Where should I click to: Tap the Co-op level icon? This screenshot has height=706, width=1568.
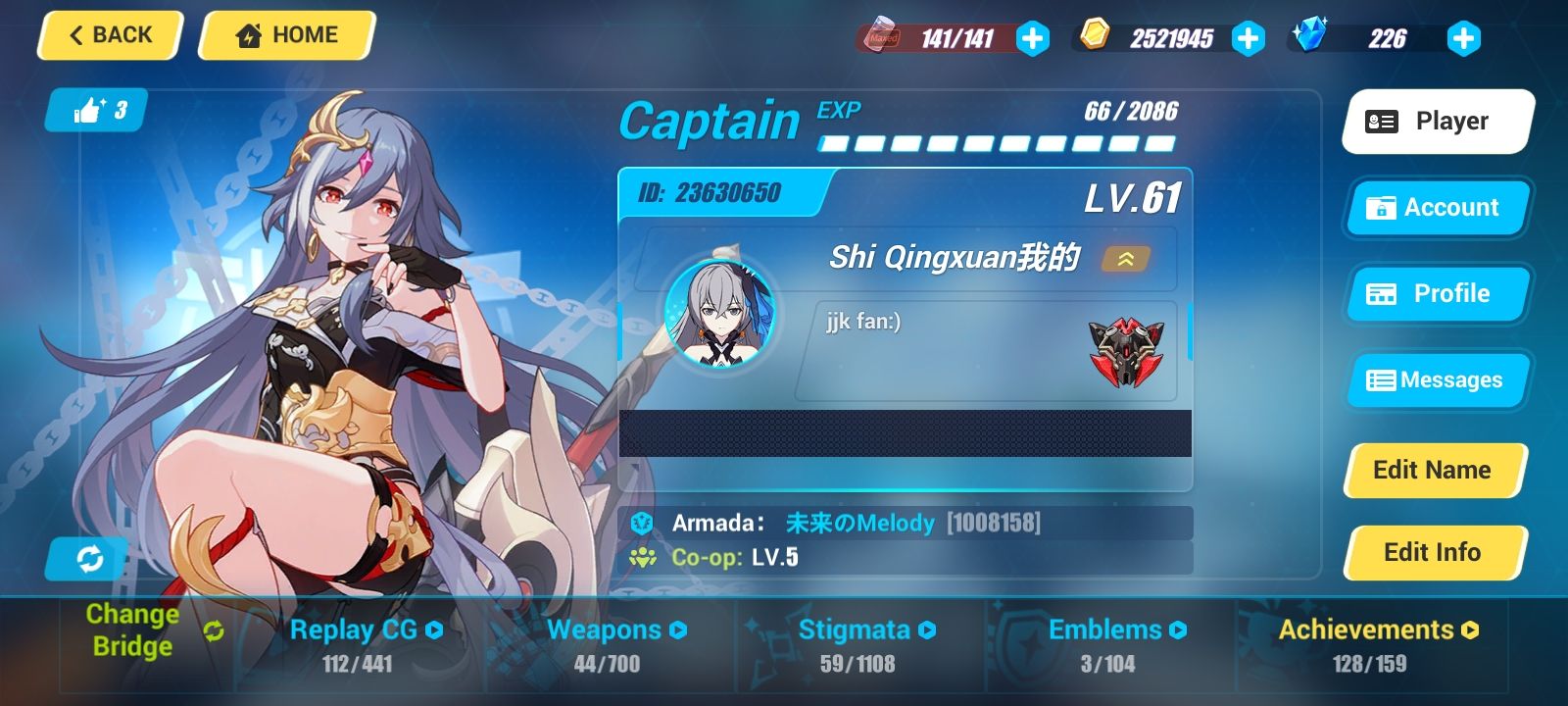(x=643, y=557)
